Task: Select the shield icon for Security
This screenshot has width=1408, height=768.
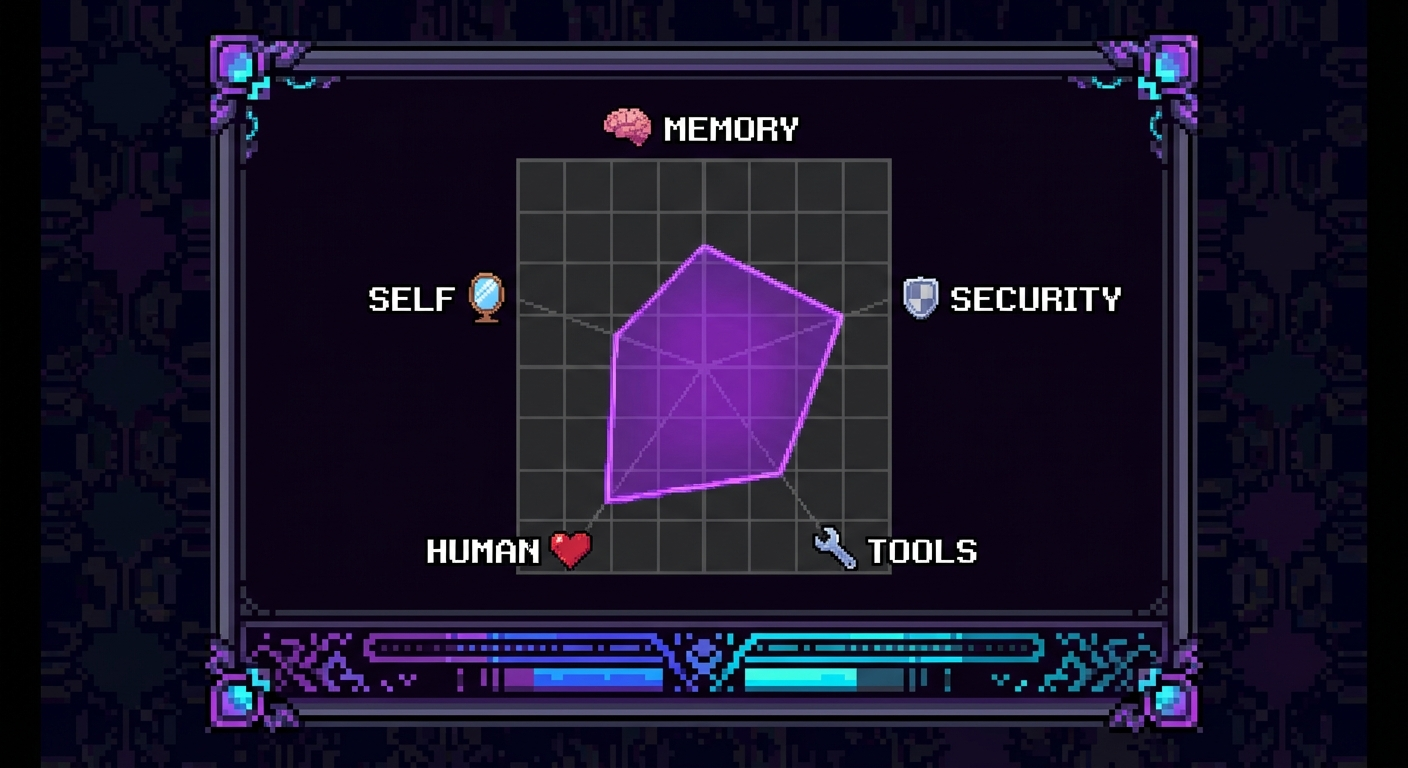Action: (921, 297)
